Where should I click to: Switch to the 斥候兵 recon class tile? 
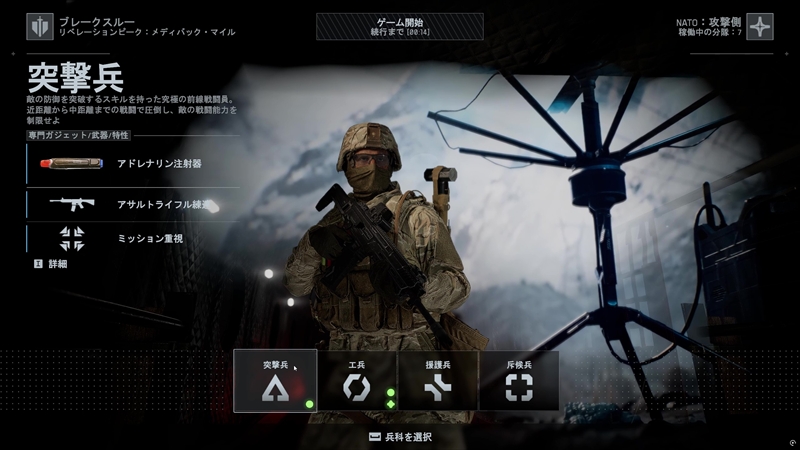pyautogui.click(x=518, y=381)
